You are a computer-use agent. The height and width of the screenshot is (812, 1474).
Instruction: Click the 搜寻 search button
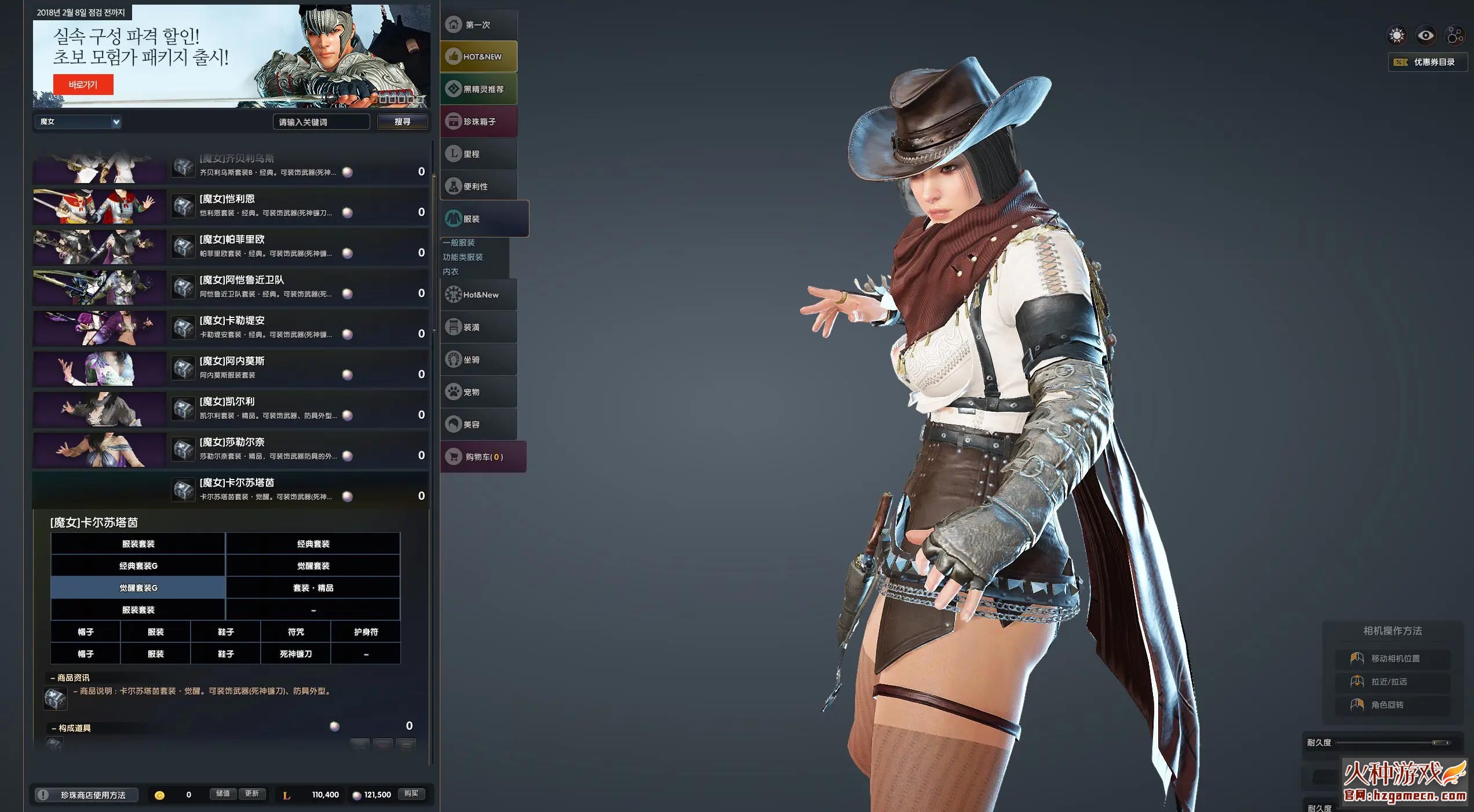pyautogui.click(x=402, y=122)
